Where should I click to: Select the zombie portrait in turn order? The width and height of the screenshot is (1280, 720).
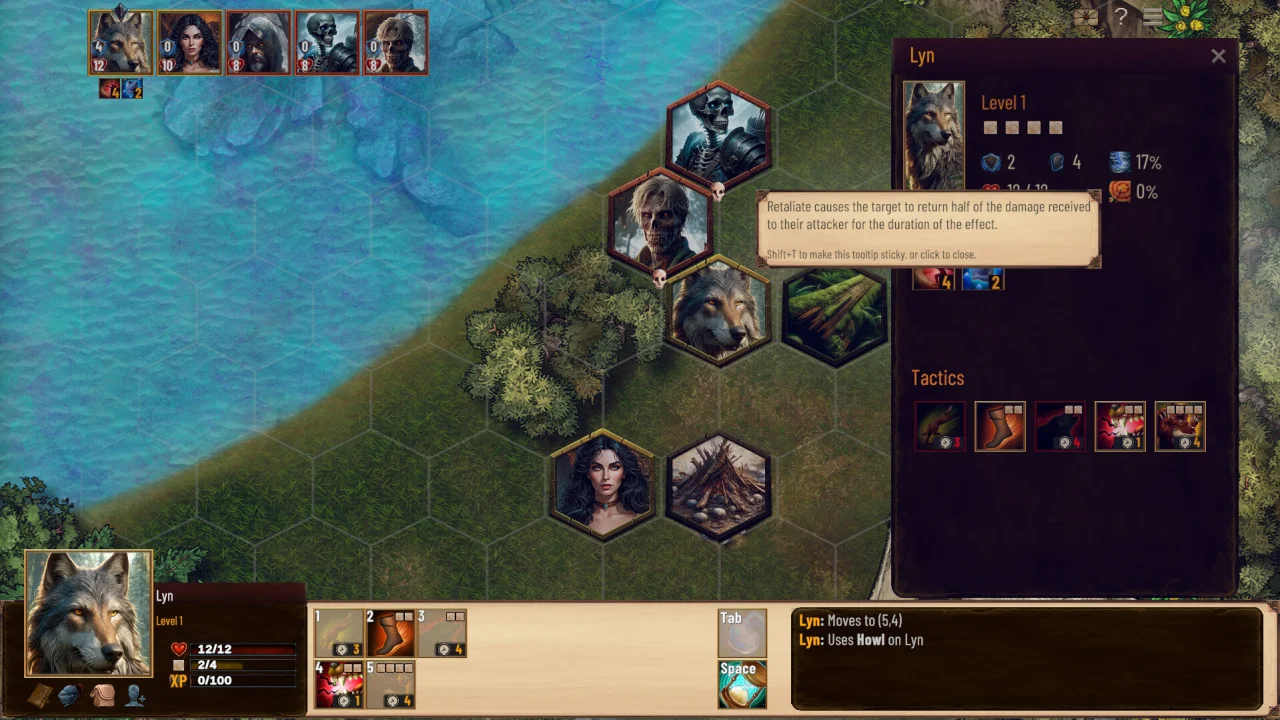(396, 43)
